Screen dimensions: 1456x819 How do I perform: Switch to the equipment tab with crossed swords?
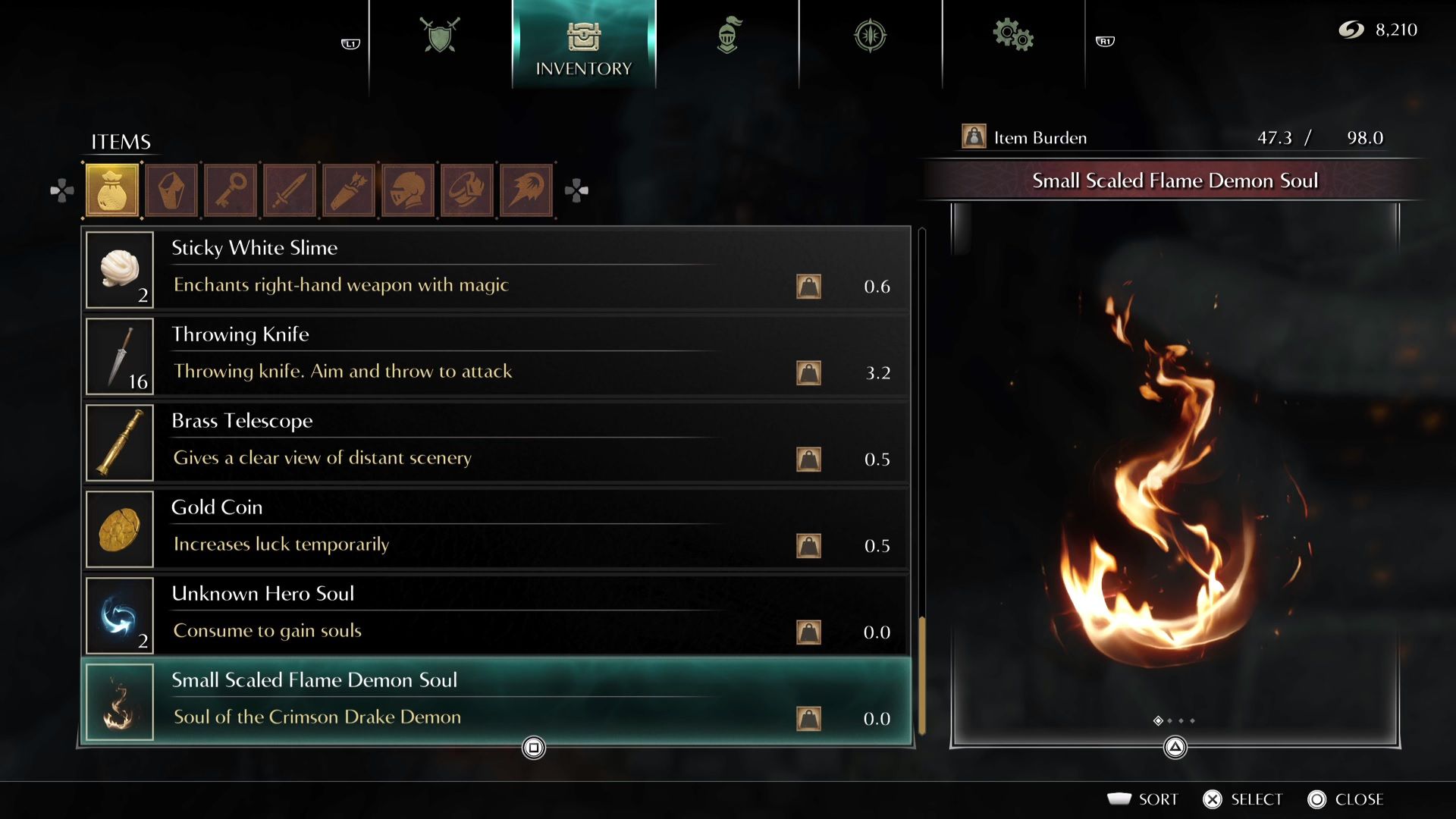[438, 34]
